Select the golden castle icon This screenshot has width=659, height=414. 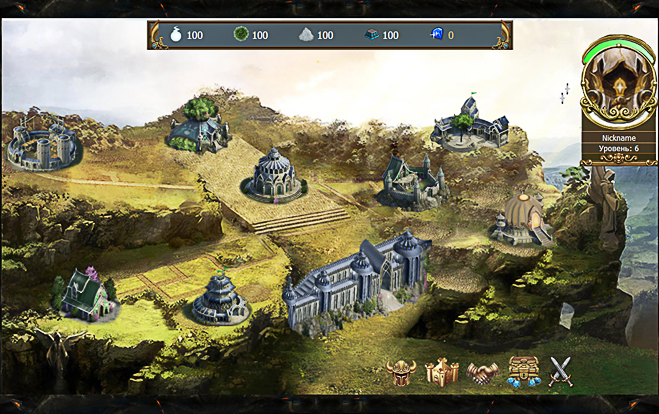click(x=441, y=372)
